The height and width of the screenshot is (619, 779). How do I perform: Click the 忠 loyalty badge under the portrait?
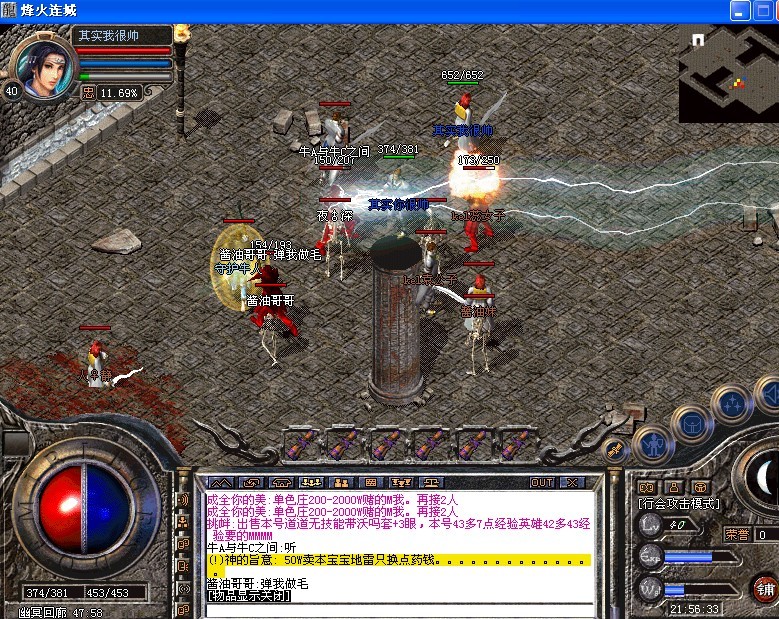click(88, 92)
